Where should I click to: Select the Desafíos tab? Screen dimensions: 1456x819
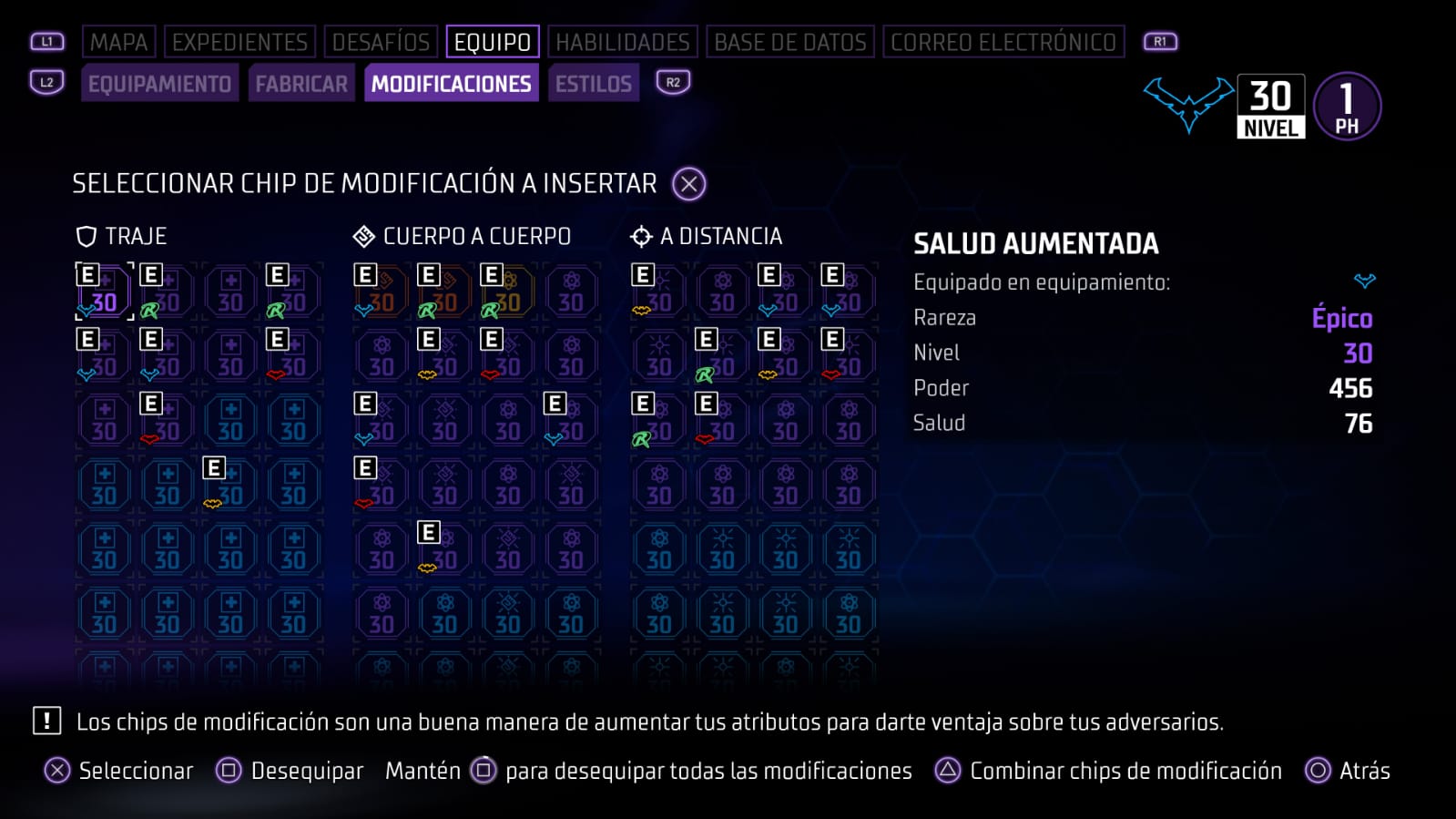[381, 42]
